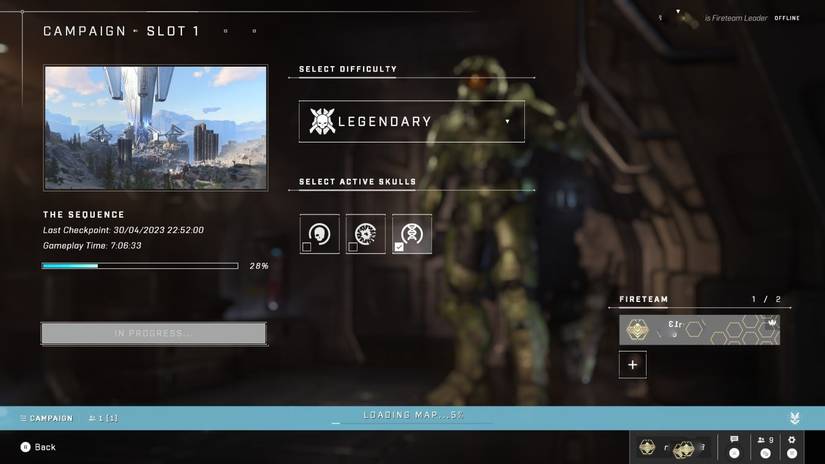Open the friends list icon

point(765,445)
